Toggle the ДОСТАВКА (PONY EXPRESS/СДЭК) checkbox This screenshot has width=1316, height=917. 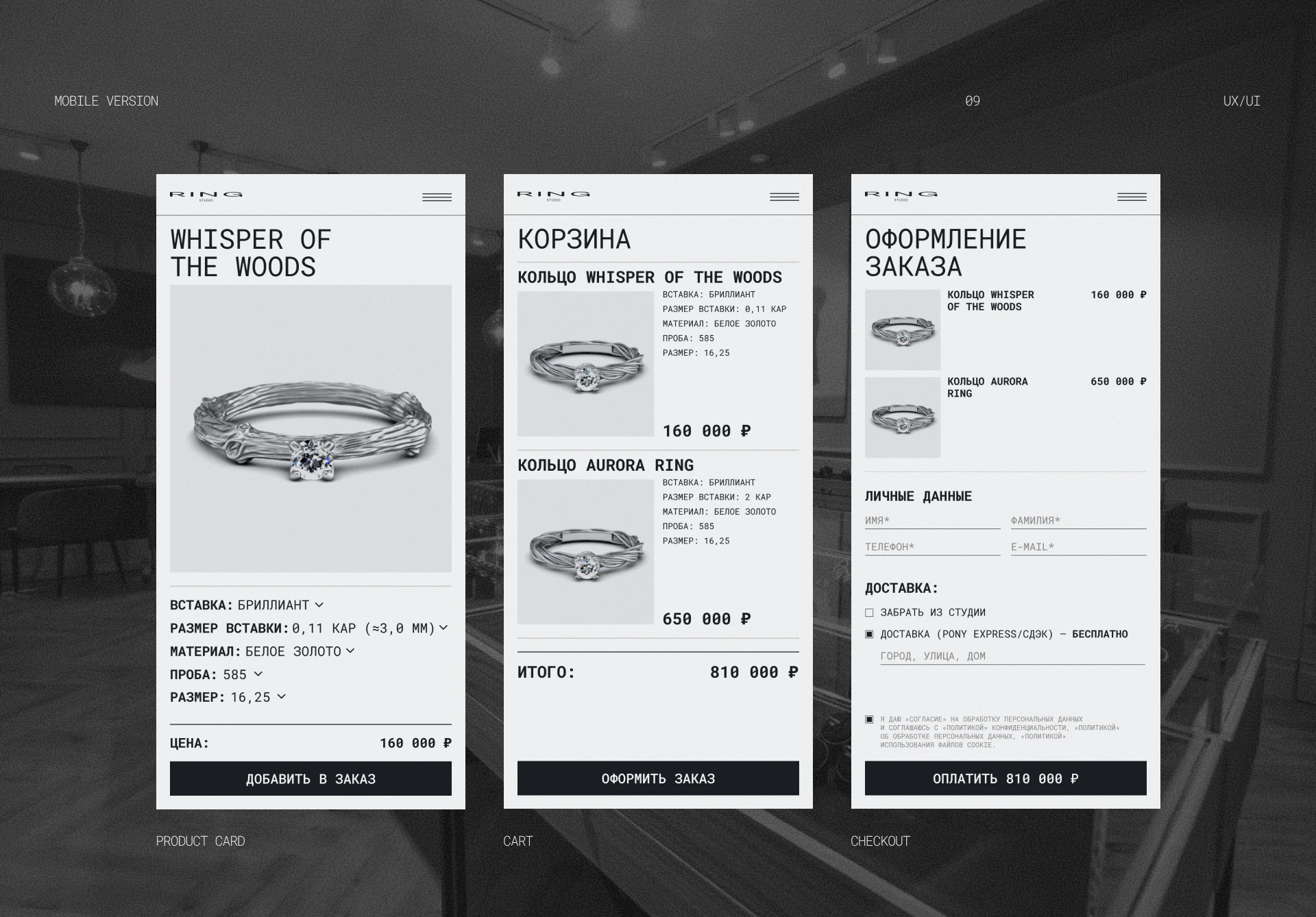coord(869,635)
